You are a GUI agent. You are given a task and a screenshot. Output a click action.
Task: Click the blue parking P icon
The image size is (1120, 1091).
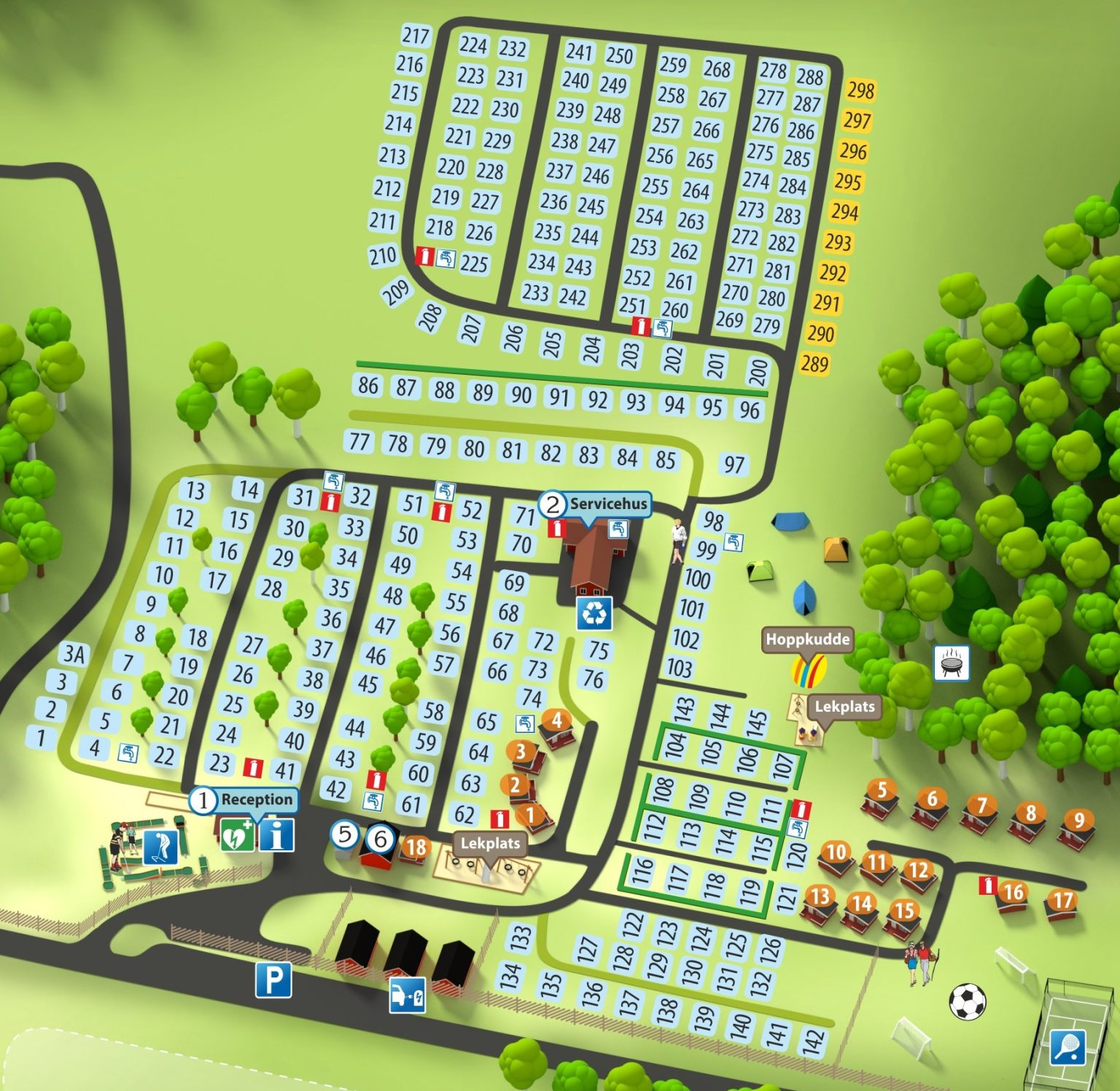tap(273, 979)
